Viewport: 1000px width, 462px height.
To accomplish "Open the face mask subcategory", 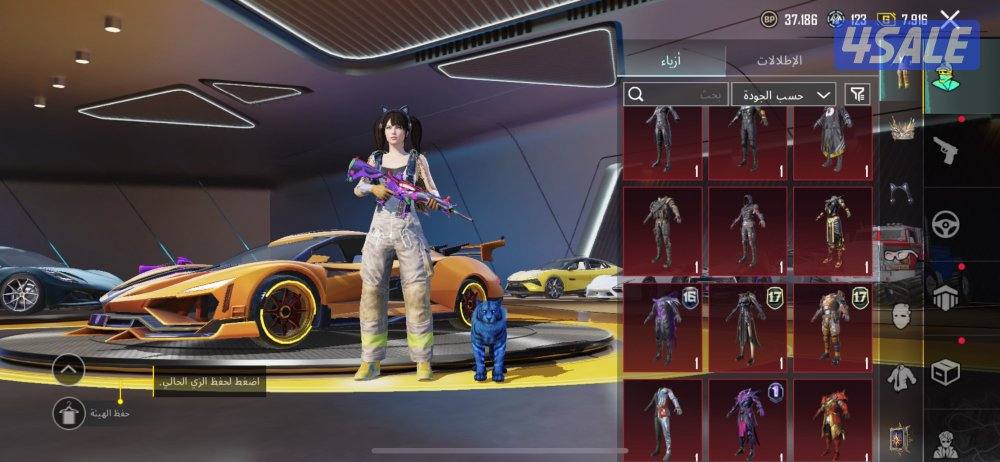I will click(902, 313).
